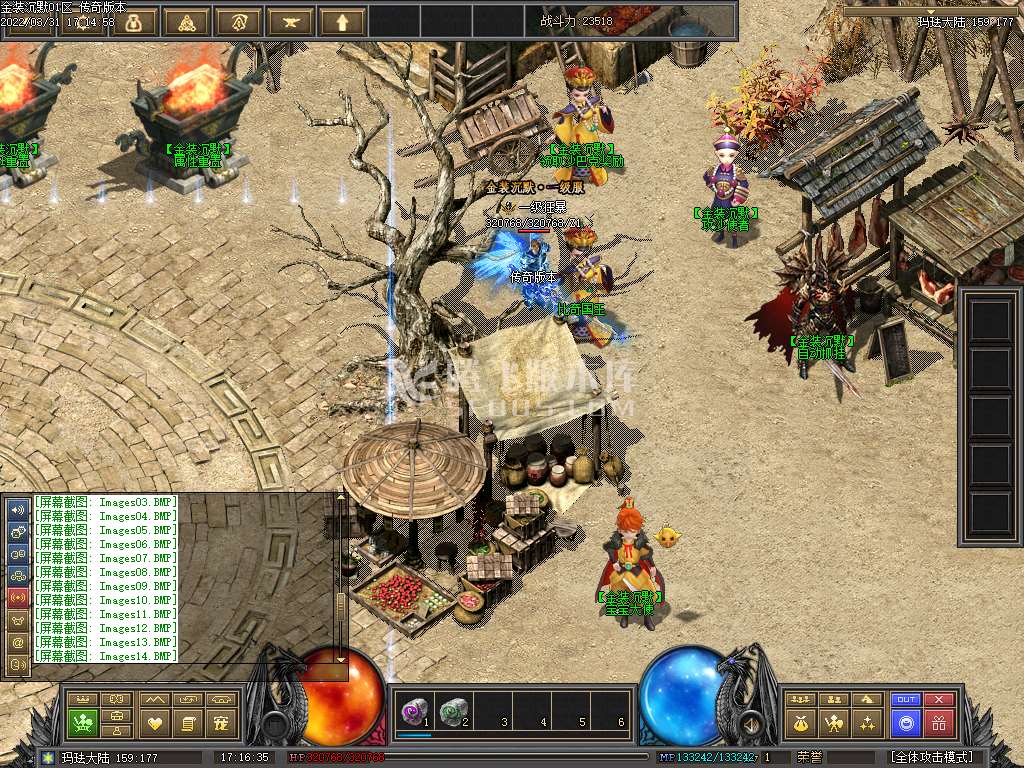This screenshot has height=768, width=1024.
Task: Click the anvil forging icon
Action: click(290, 21)
